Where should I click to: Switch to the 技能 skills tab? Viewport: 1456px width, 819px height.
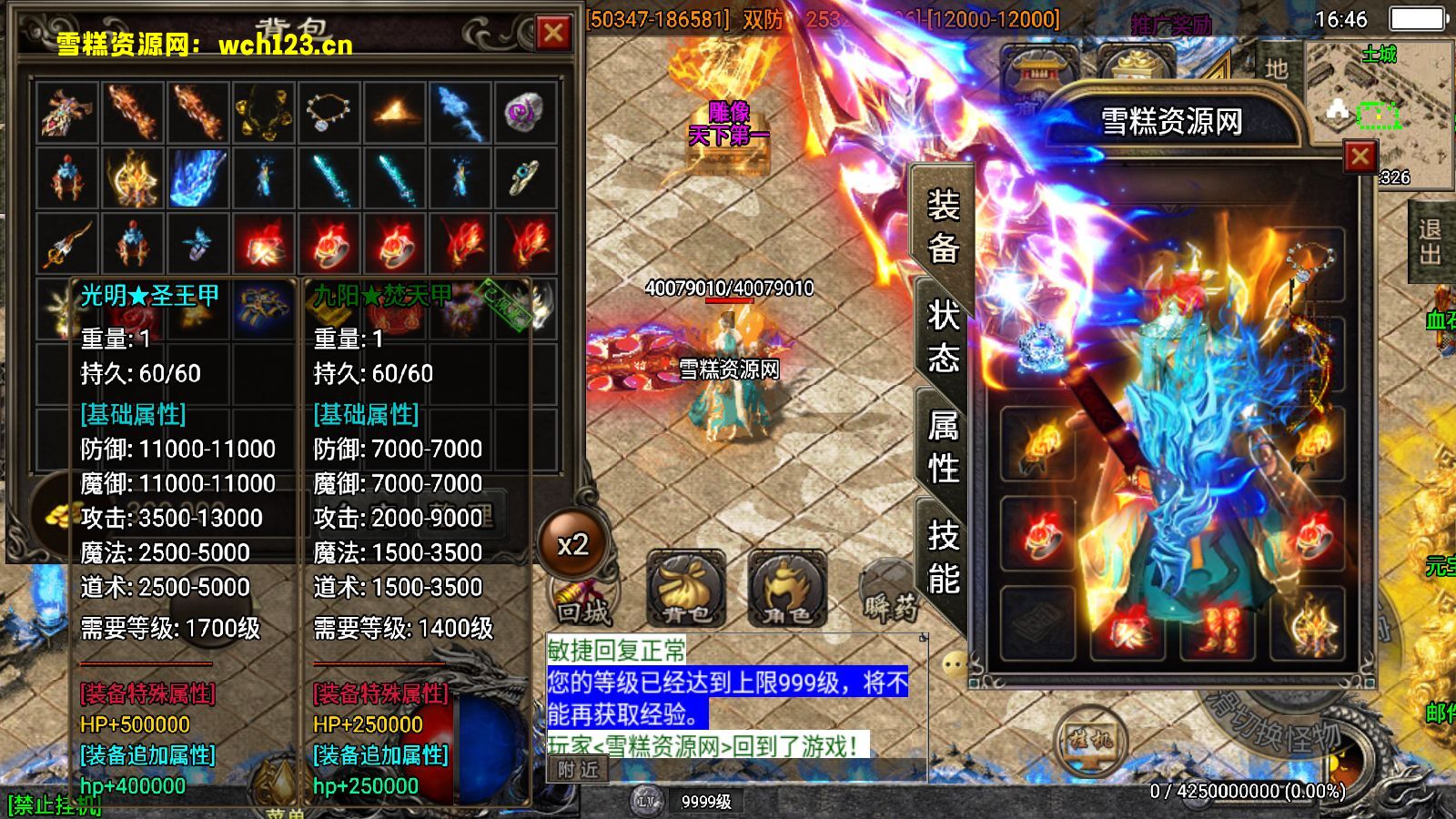click(943, 557)
